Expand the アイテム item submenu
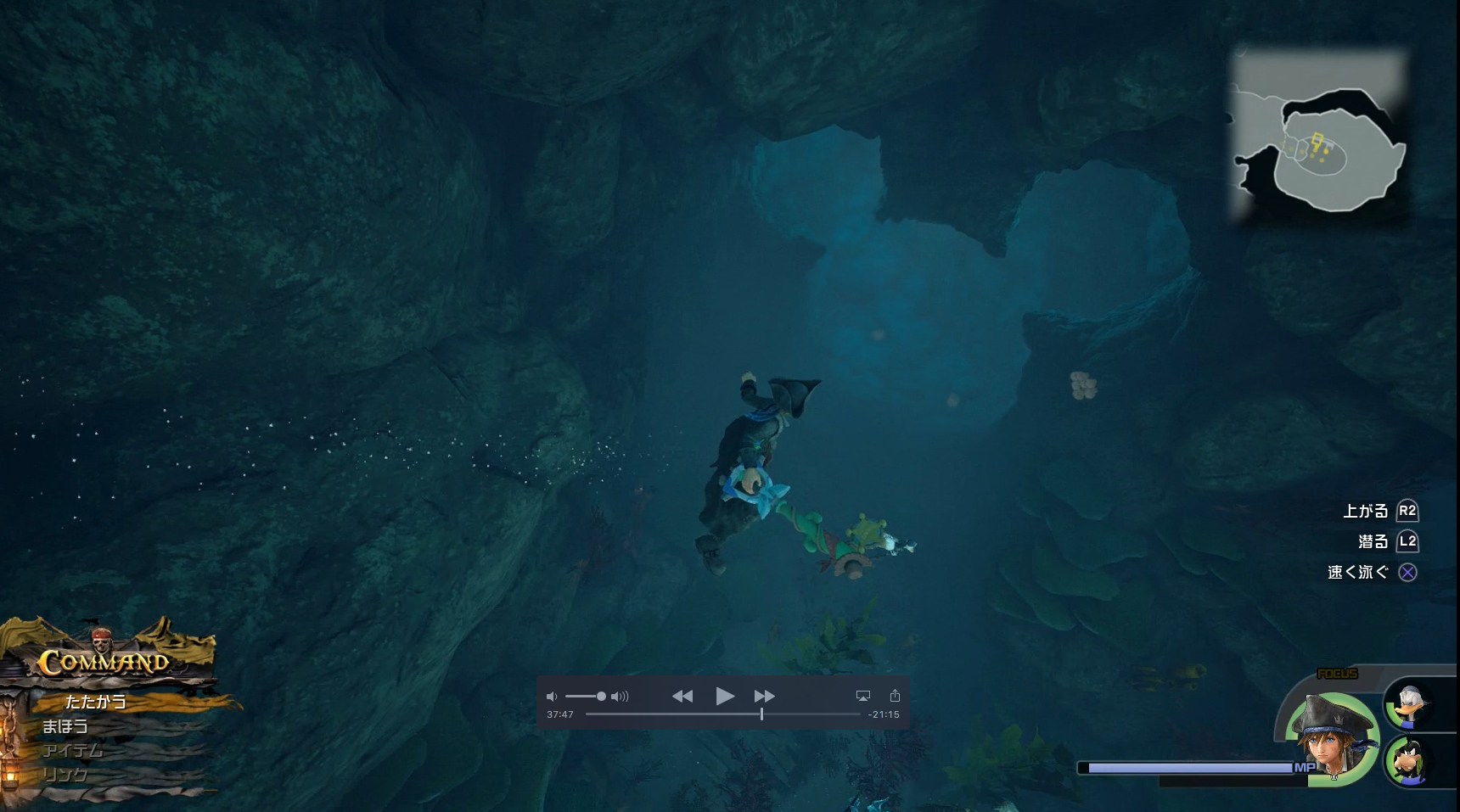The height and width of the screenshot is (812, 1460). point(72,751)
